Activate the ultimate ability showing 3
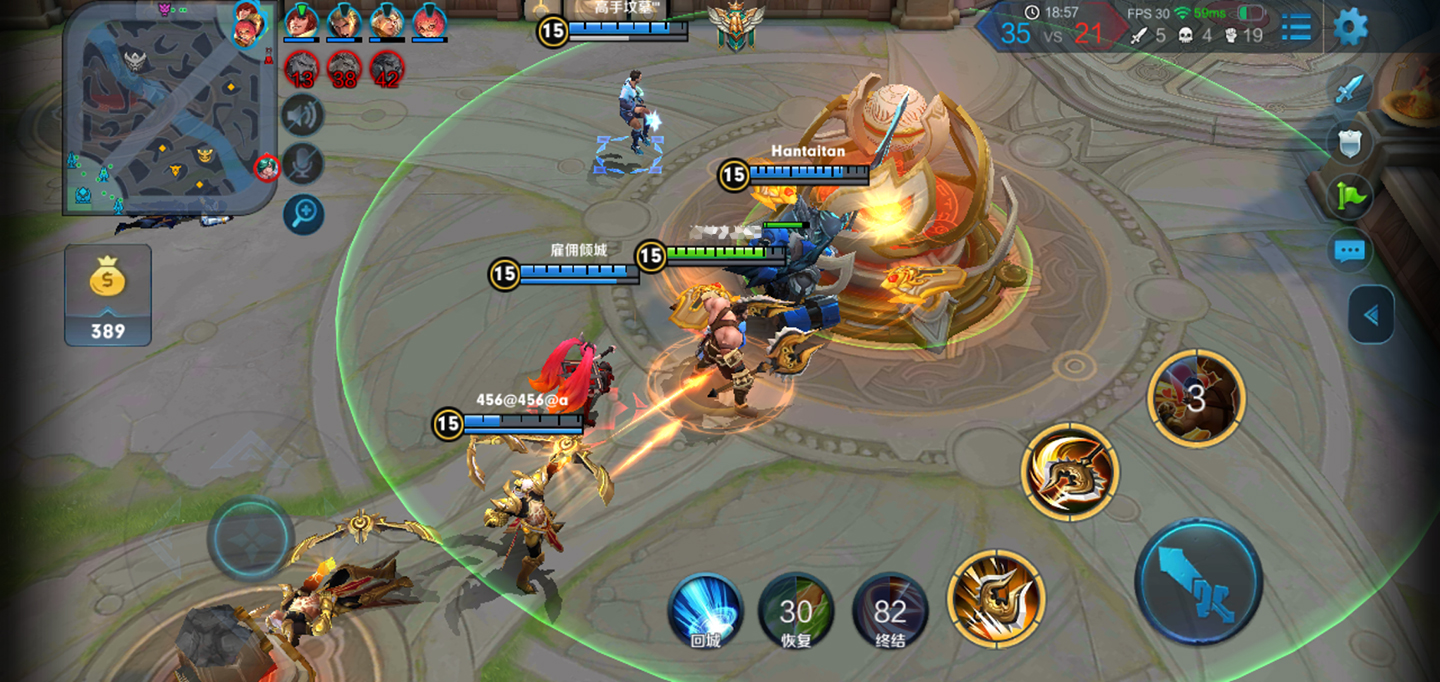Viewport: 1440px width, 682px height. point(1196,399)
